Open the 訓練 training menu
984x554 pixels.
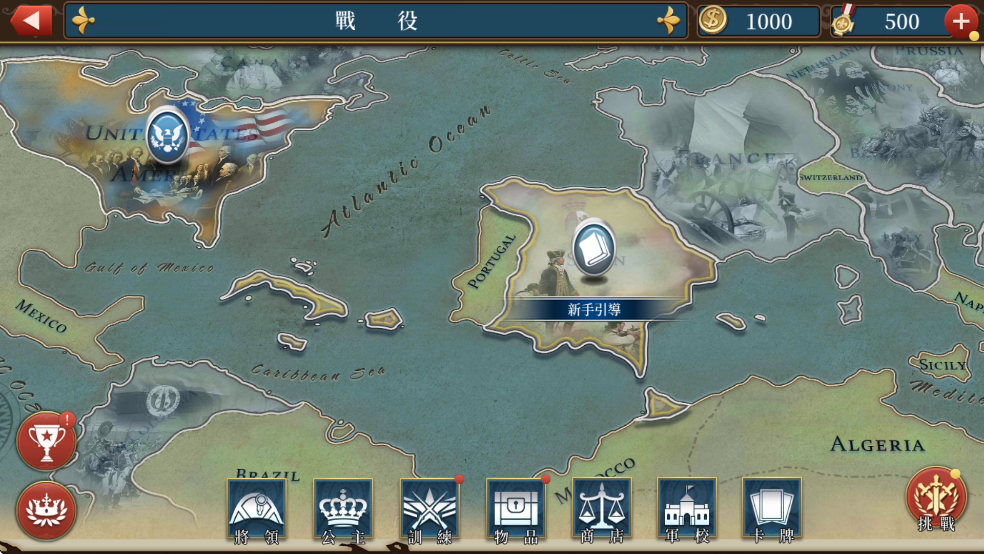pyautogui.click(x=430, y=511)
